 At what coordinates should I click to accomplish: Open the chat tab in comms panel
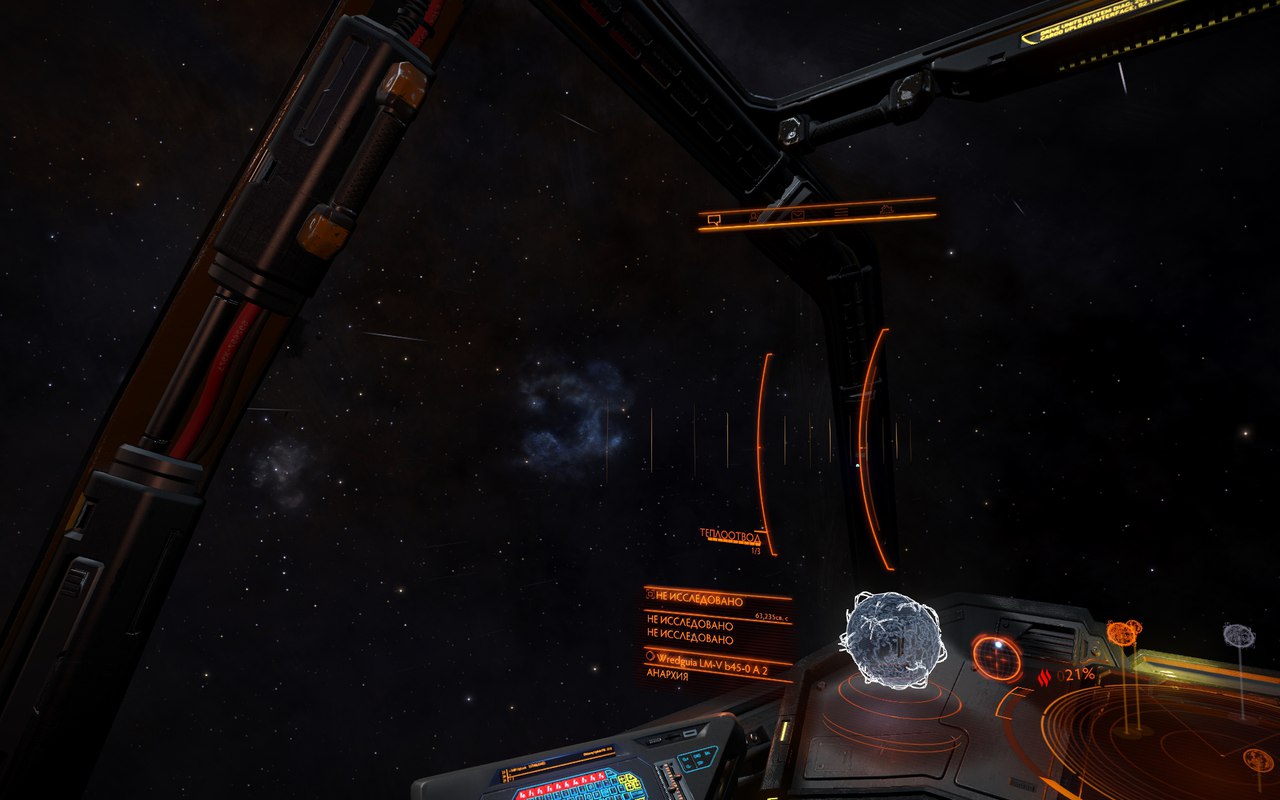715,218
